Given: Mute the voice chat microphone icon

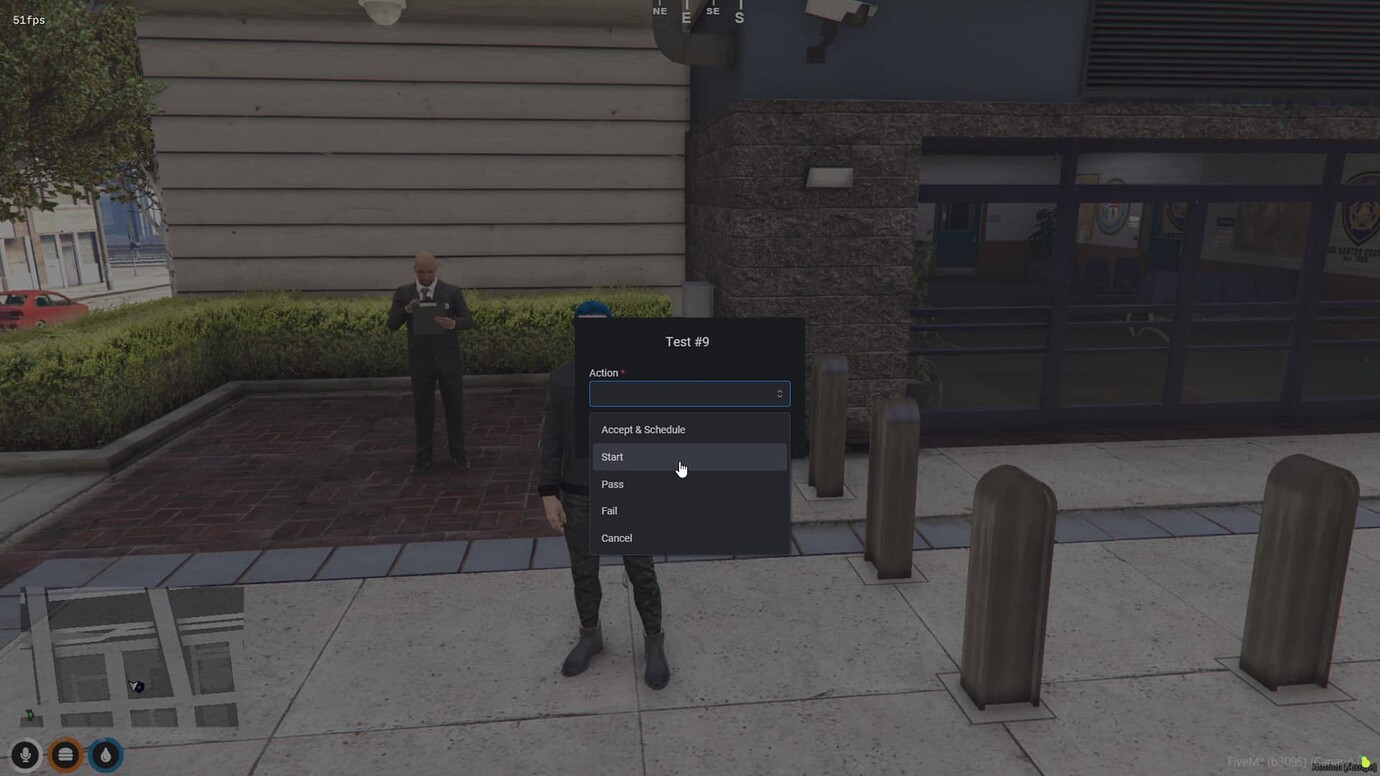Looking at the screenshot, I should (24, 755).
